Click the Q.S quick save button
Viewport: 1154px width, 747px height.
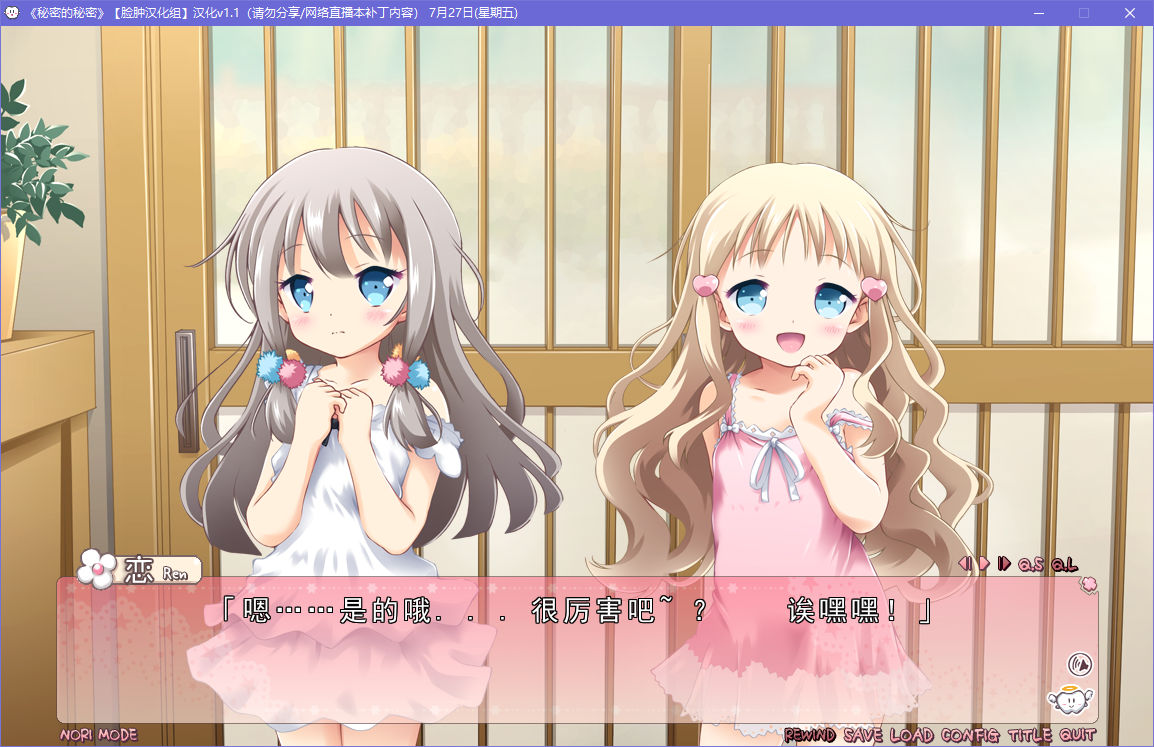pos(1030,564)
